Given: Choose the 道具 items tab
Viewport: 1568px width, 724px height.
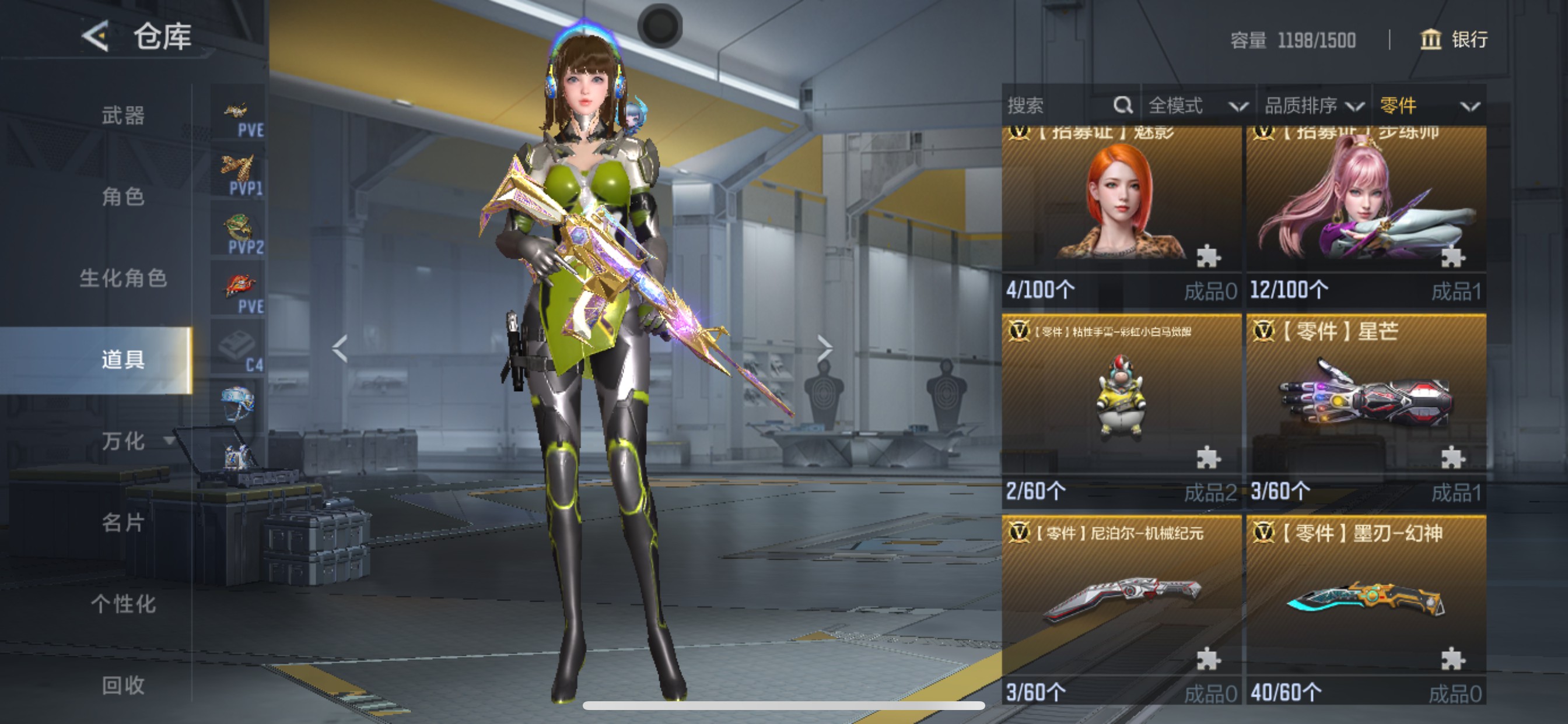Looking at the screenshot, I should pos(123,360).
